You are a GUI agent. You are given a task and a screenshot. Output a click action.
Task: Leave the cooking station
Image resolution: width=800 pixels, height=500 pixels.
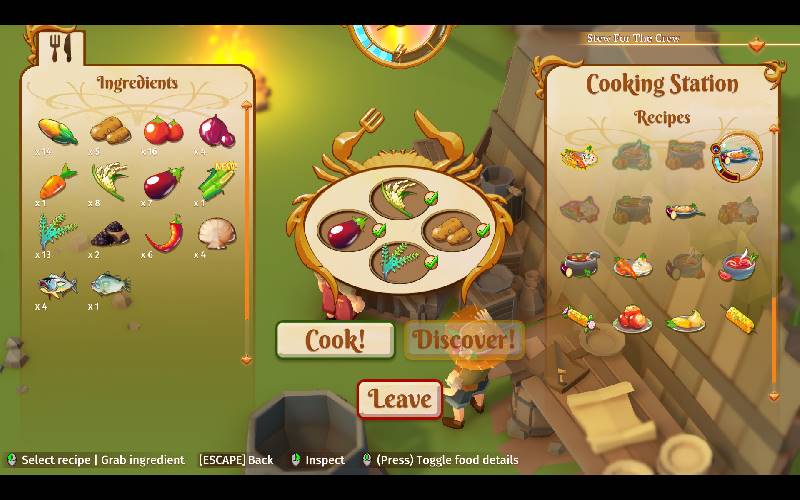point(400,399)
